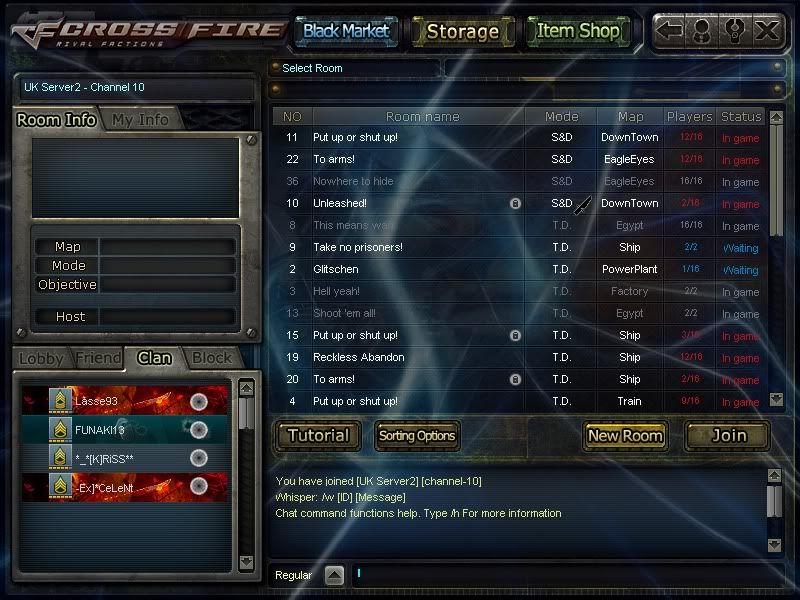Open Sorting Options
The image size is (800, 600).
[x=417, y=435]
